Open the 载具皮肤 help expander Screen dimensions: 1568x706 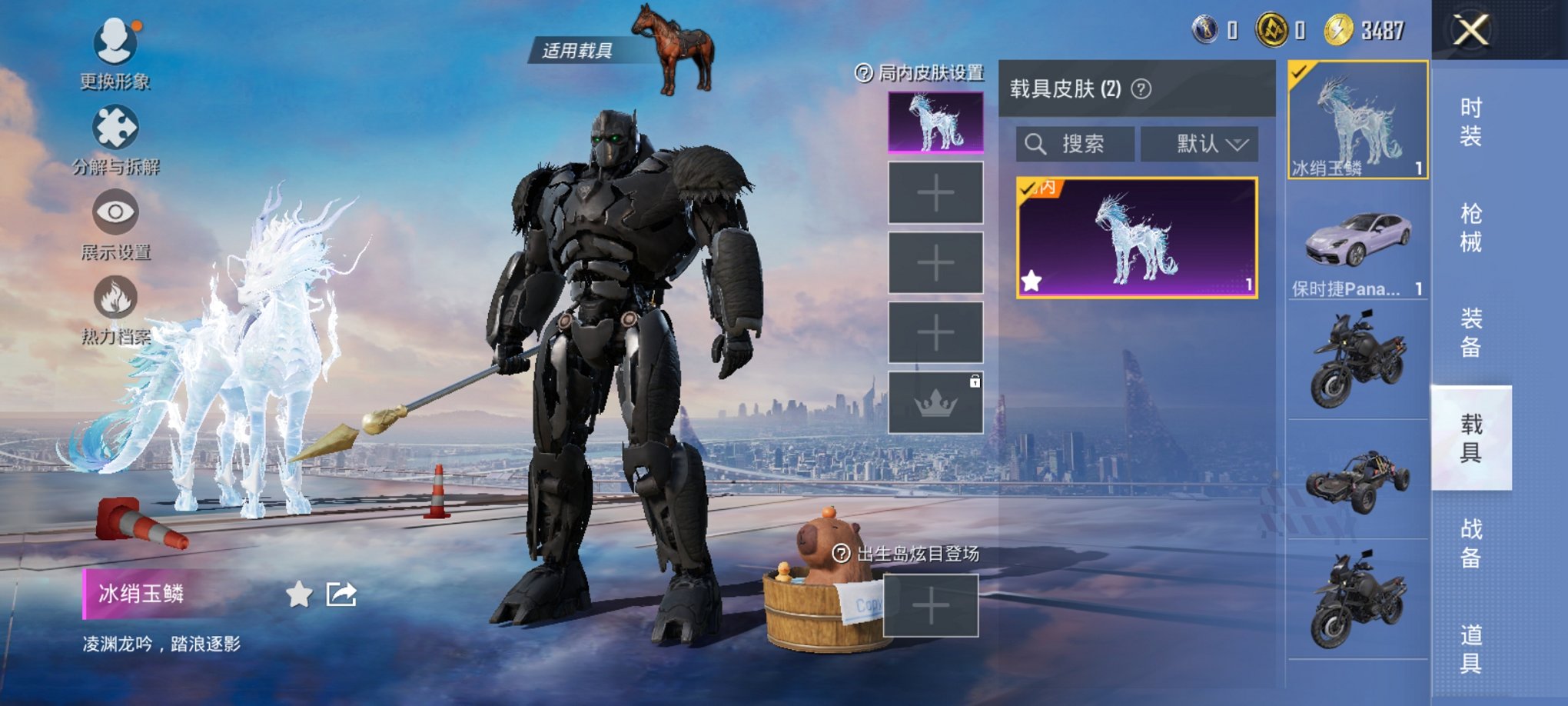[1140, 88]
